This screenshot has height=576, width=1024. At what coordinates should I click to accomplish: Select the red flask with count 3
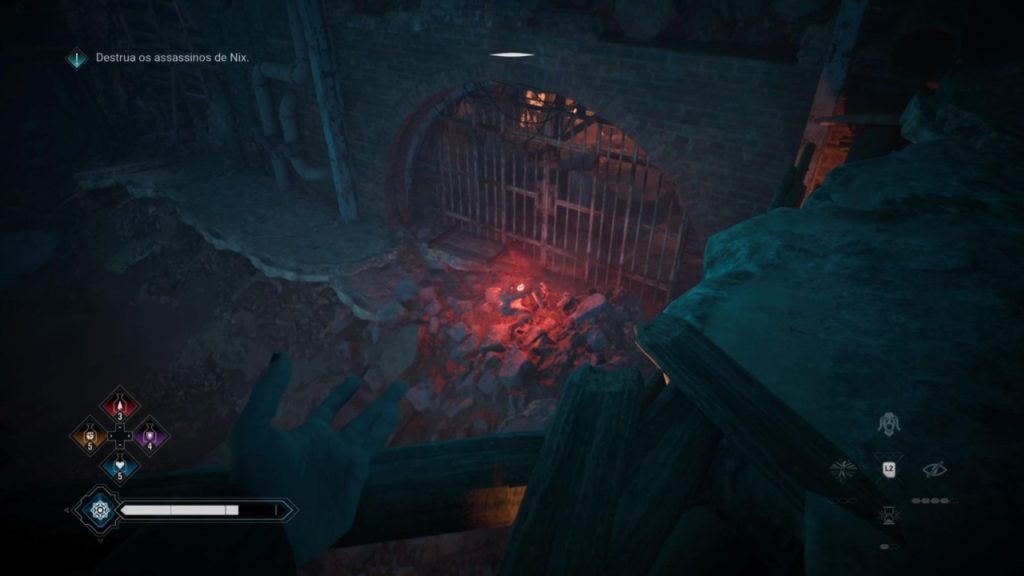pos(120,406)
